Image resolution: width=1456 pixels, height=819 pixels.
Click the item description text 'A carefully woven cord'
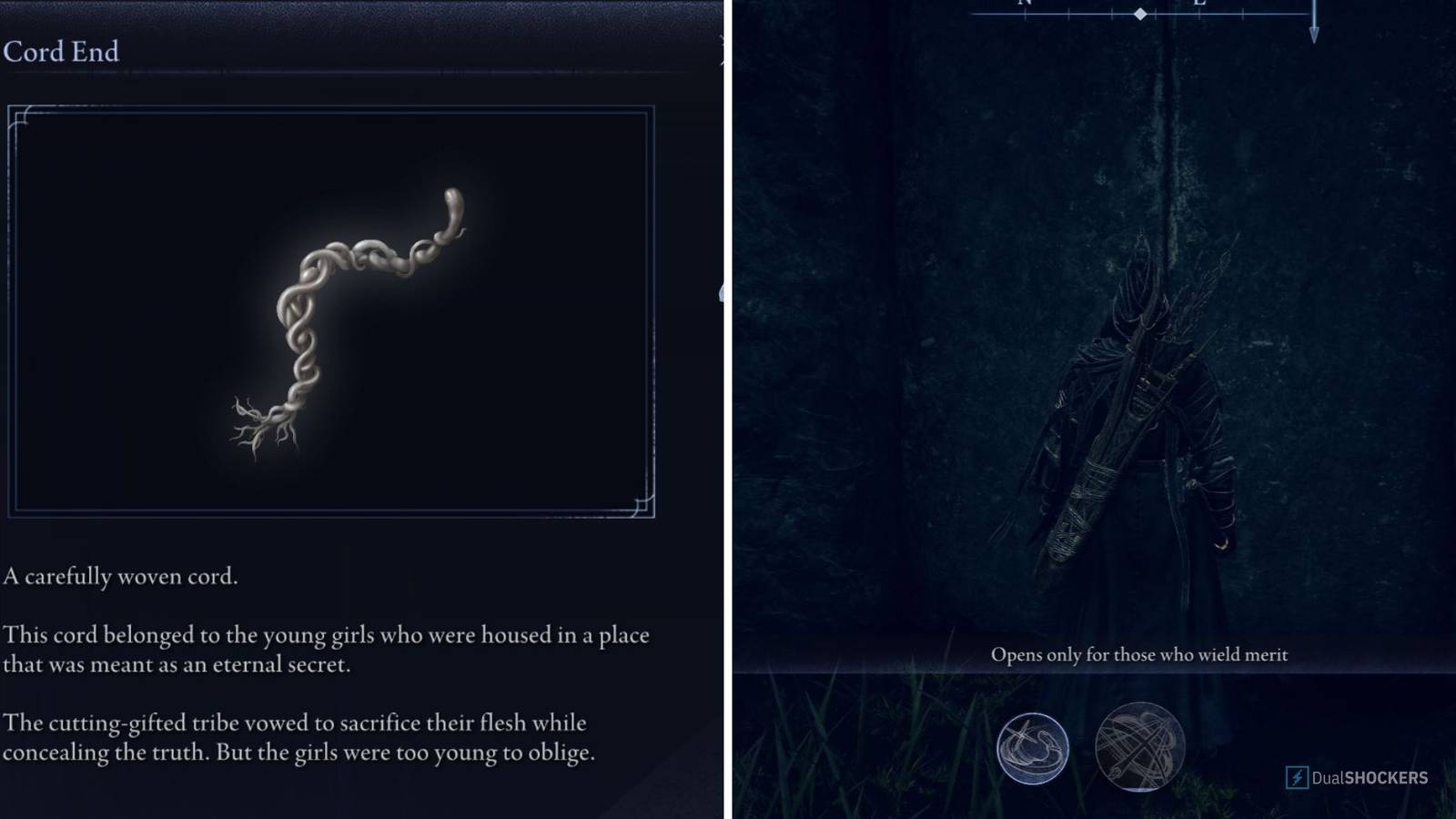click(118, 577)
